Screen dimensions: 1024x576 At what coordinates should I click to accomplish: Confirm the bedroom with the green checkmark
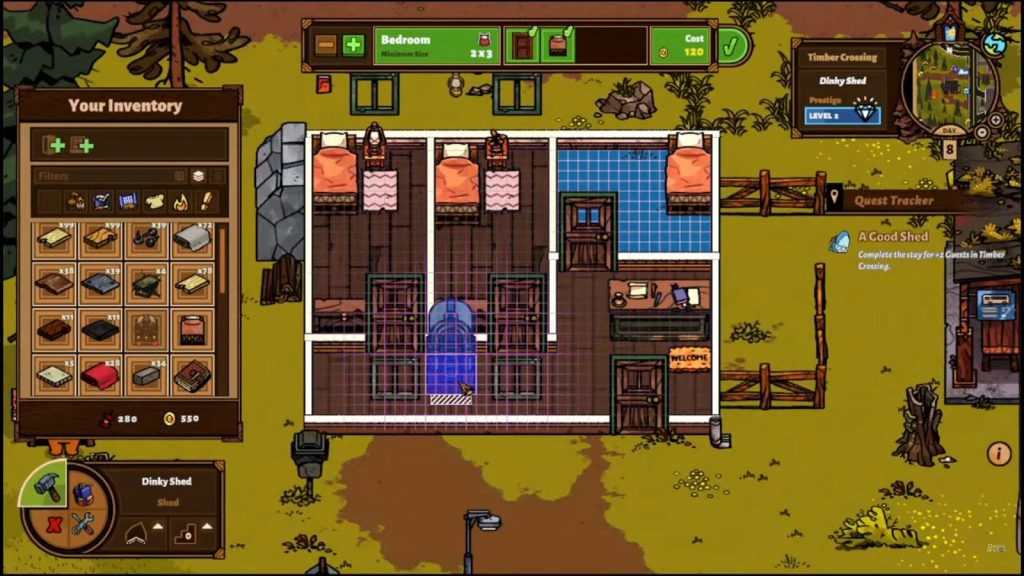(x=733, y=45)
